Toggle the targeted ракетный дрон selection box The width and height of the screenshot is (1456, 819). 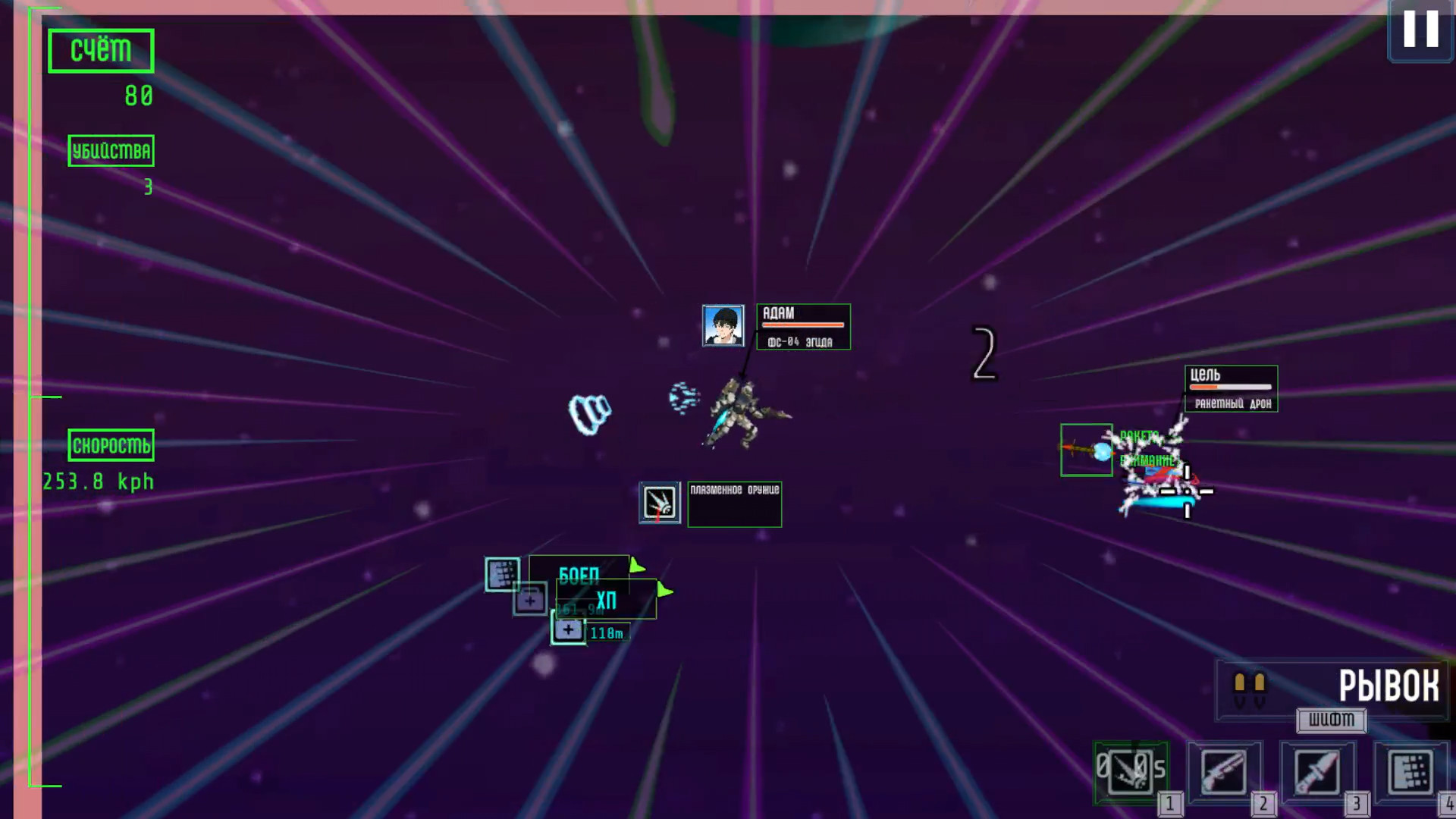coord(1087,450)
